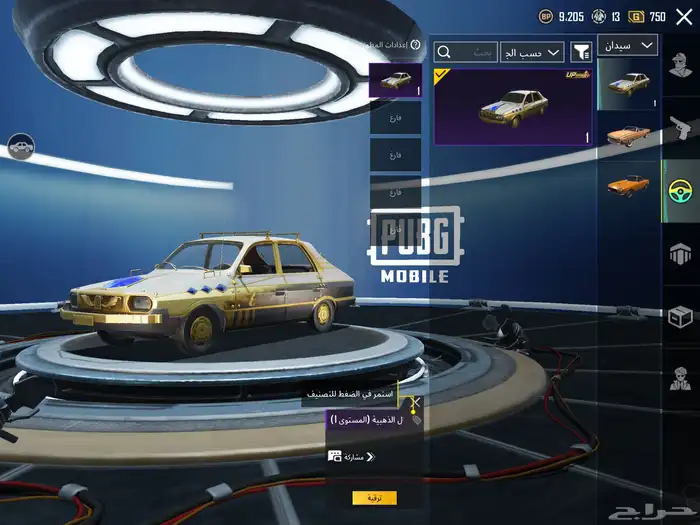Image resolution: width=700 pixels, height=525 pixels.
Task: Select the orange convertible car thumbnail
Action: 629,135
